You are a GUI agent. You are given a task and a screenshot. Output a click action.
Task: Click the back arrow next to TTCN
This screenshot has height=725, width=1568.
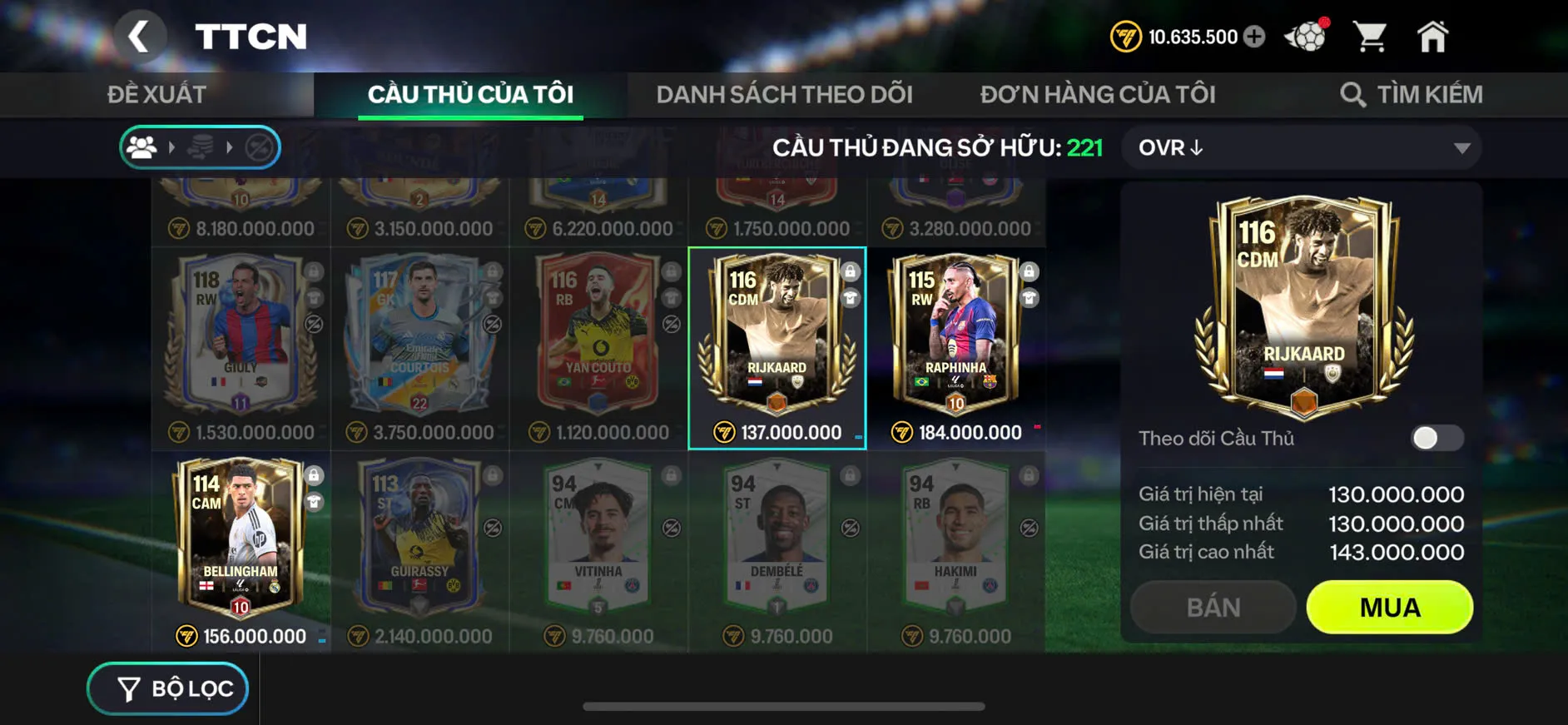[x=141, y=37]
